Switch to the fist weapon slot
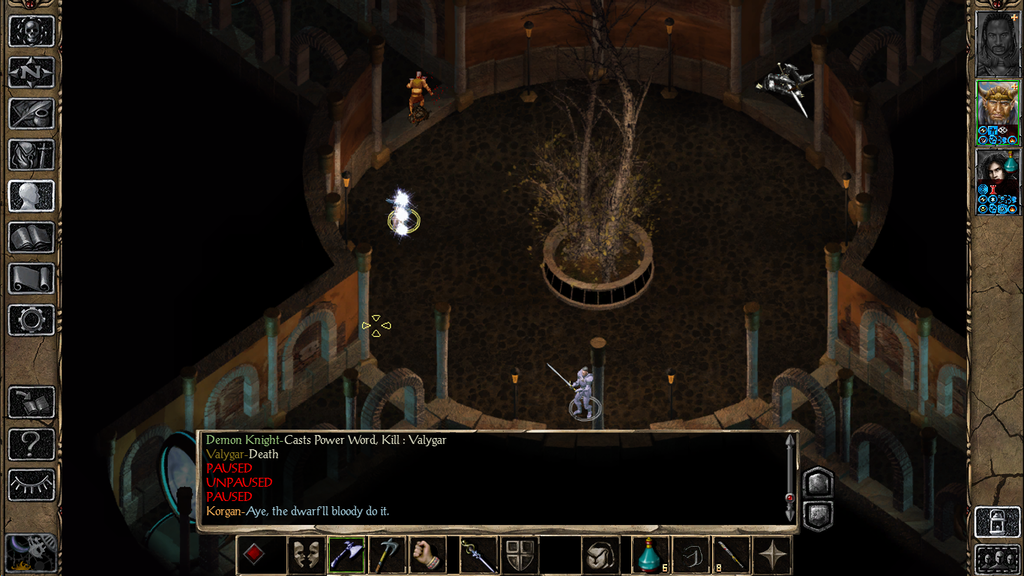The image size is (1024, 576). coord(428,555)
